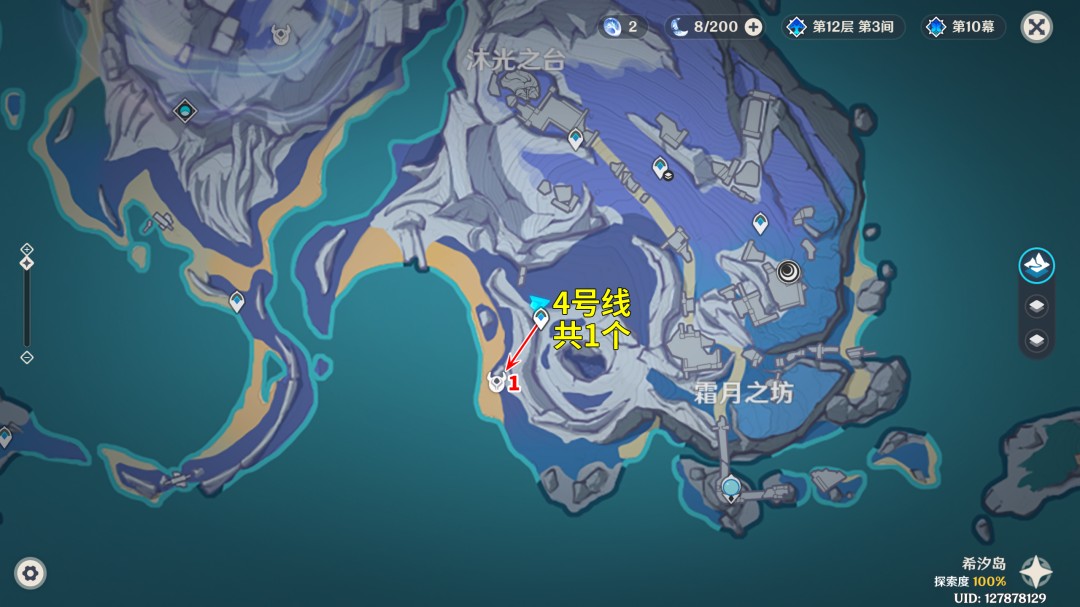Screen dimensions: 1080x607
Task: Select the highlighted surface layer button
Action: coord(1037,266)
